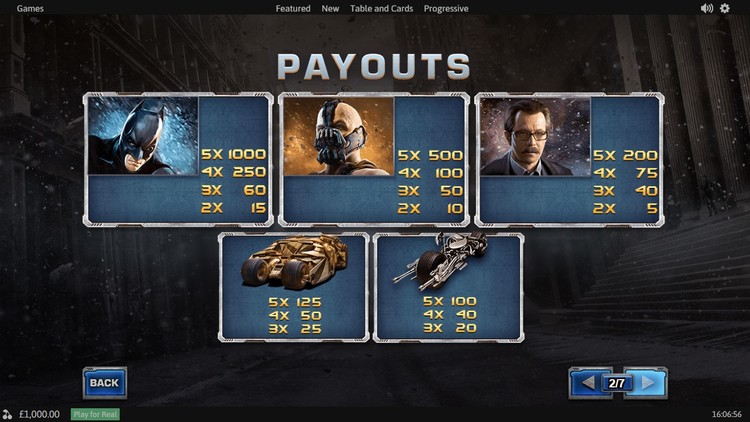The image size is (750, 422).
Task: Advance to the next paytable page
Action: (648, 382)
